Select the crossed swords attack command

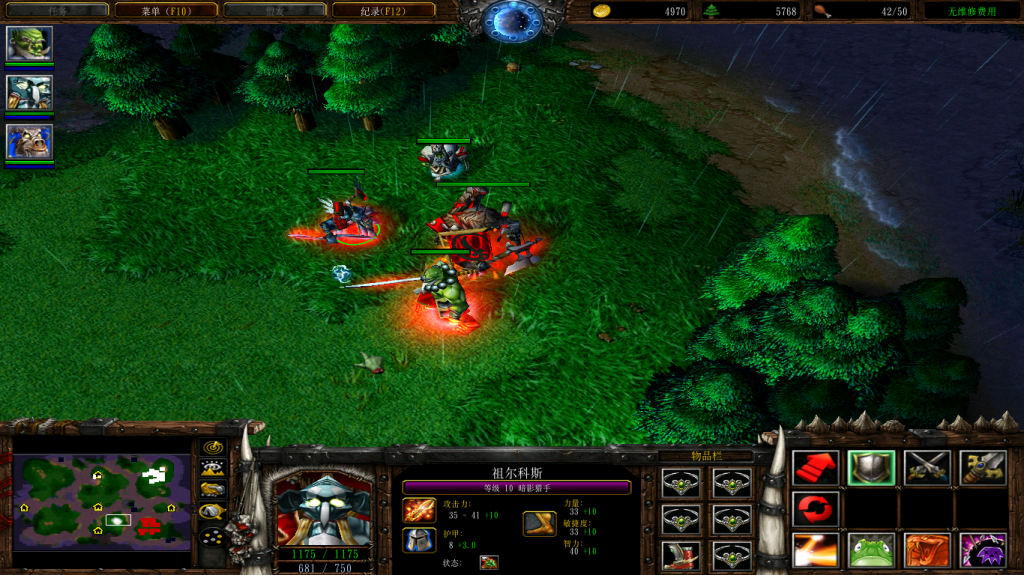[x=926, y=467]
